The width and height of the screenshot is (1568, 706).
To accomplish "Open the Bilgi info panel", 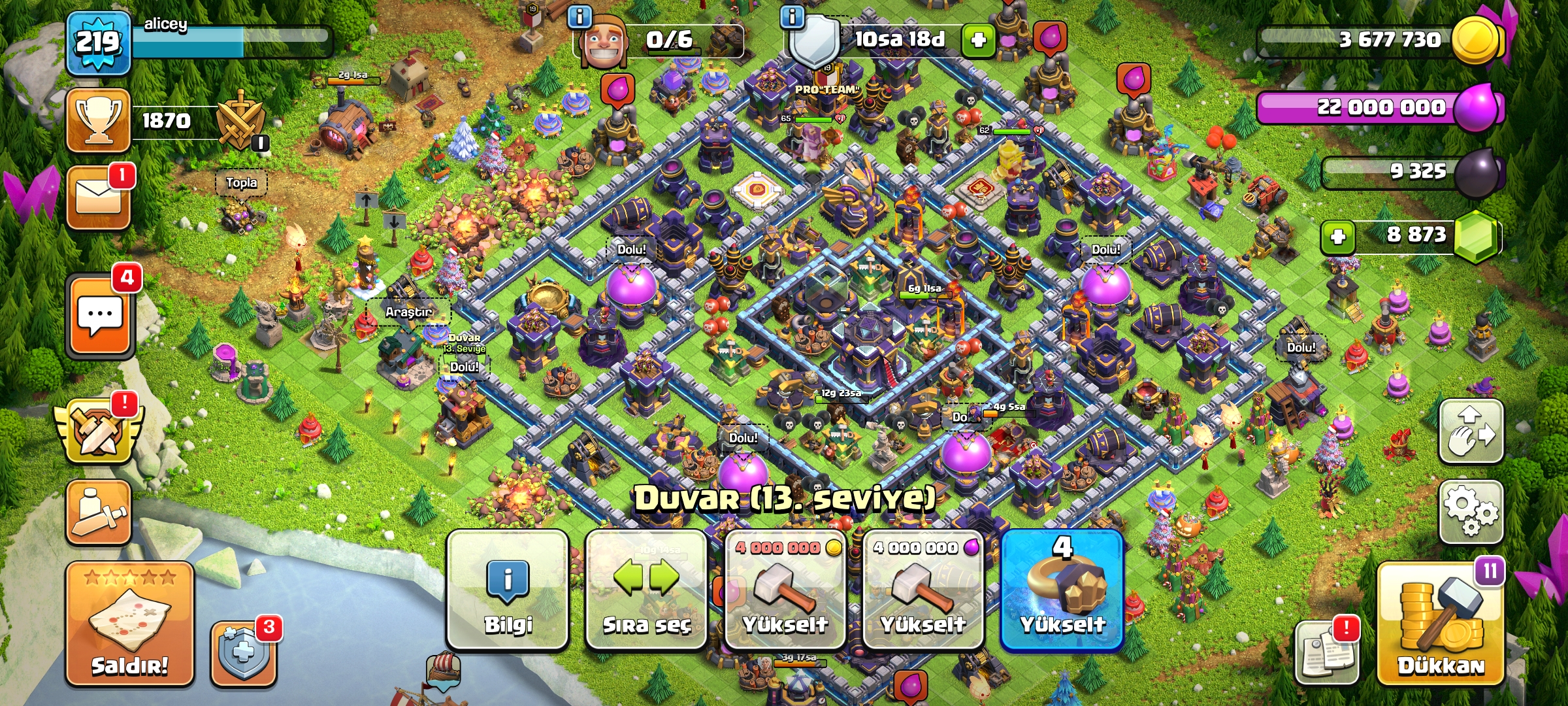I will tap(508, 590).
